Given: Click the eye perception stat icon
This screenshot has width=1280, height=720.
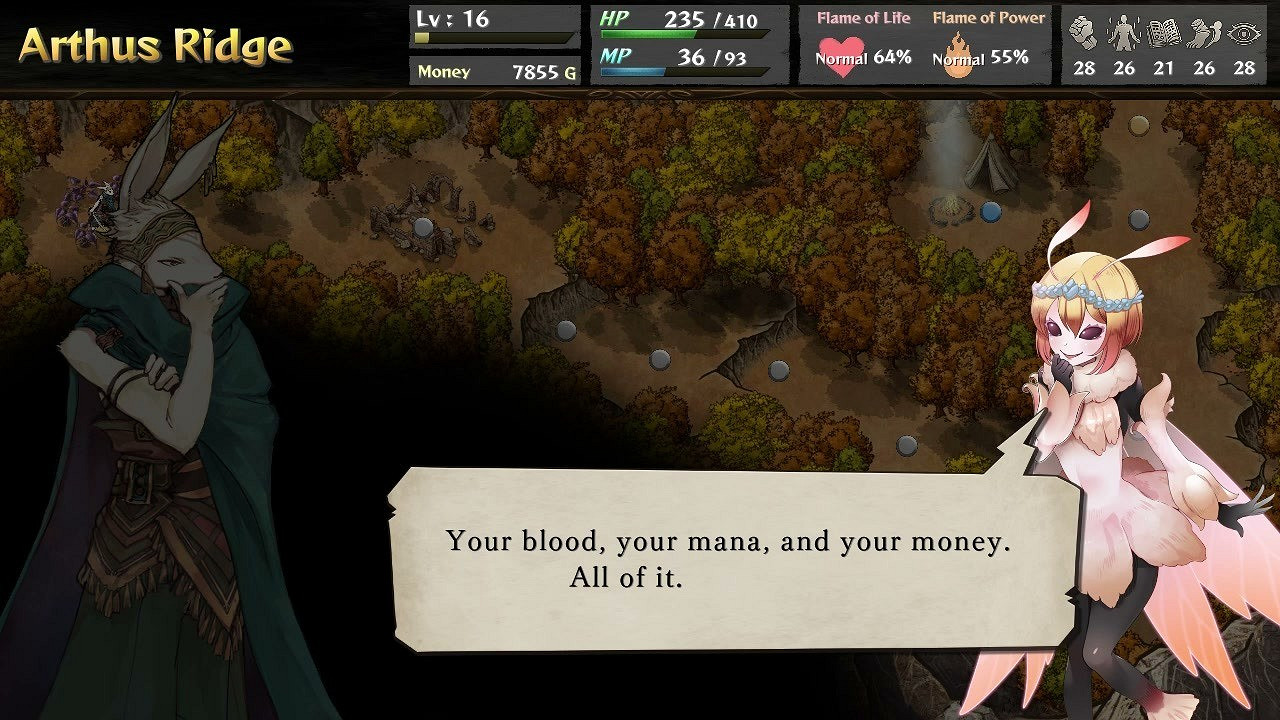Looking at the screenshot, I should [1243, 32].
